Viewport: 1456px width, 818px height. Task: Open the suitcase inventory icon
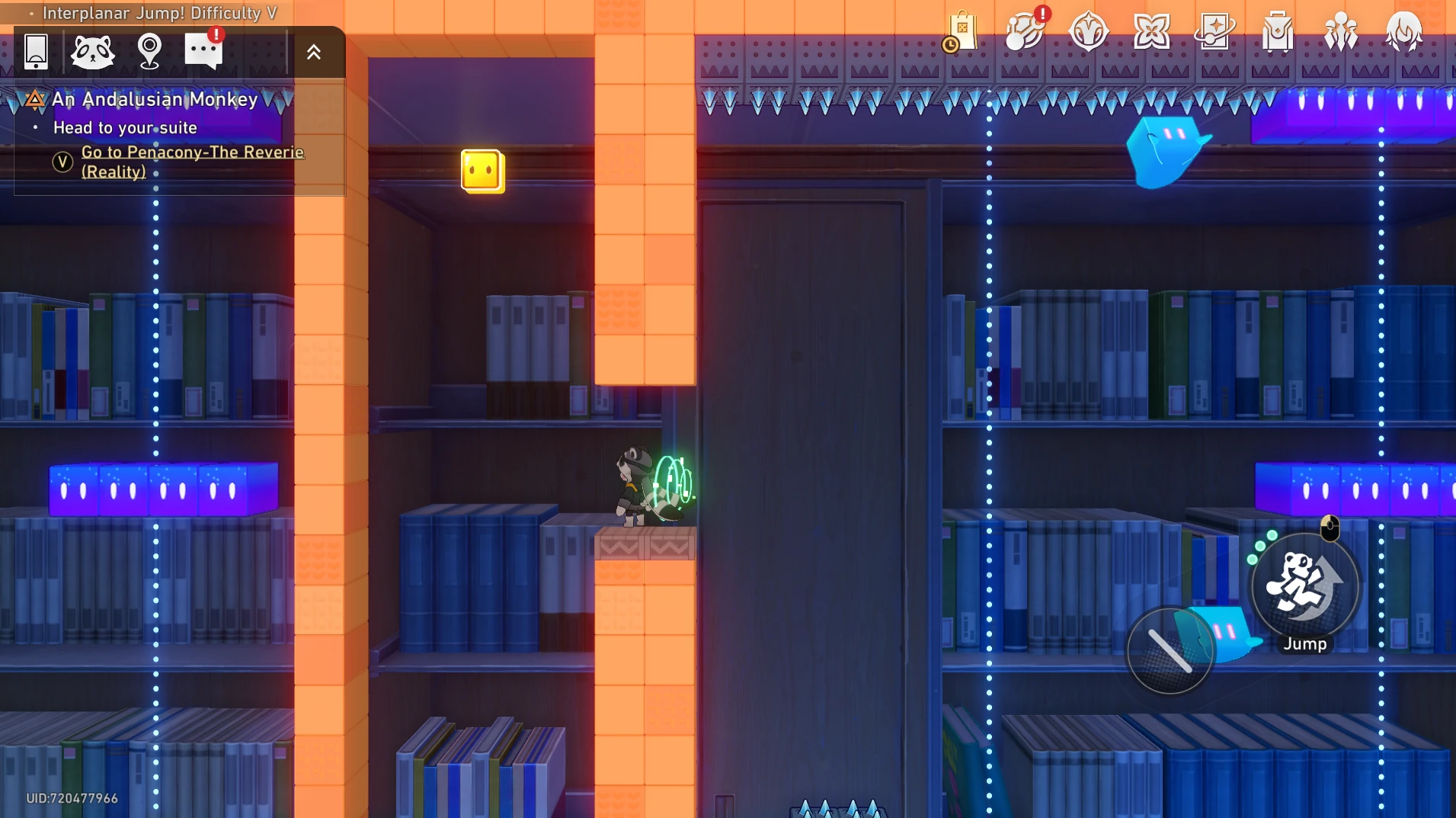(x=1278, y=33)
